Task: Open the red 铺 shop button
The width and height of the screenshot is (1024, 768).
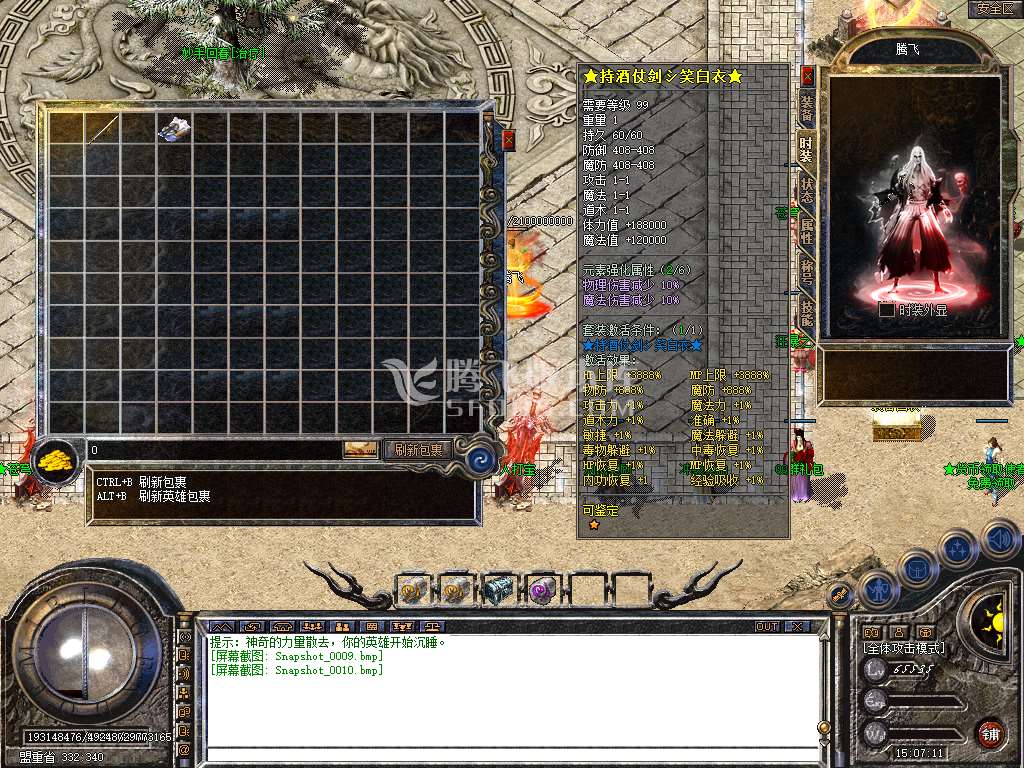Action: click(990, 733)
